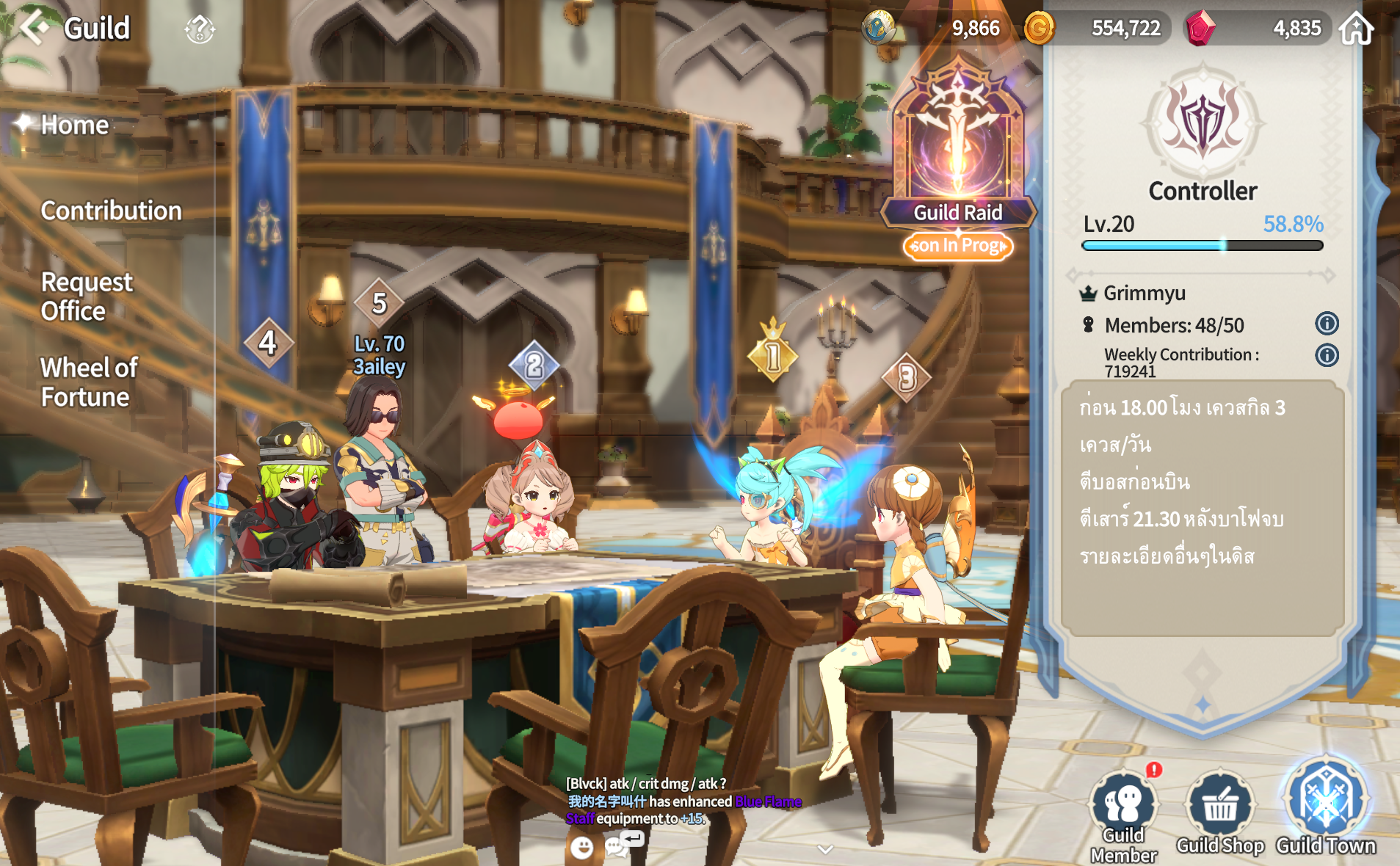Open the Wheel of Fortune

88,382
